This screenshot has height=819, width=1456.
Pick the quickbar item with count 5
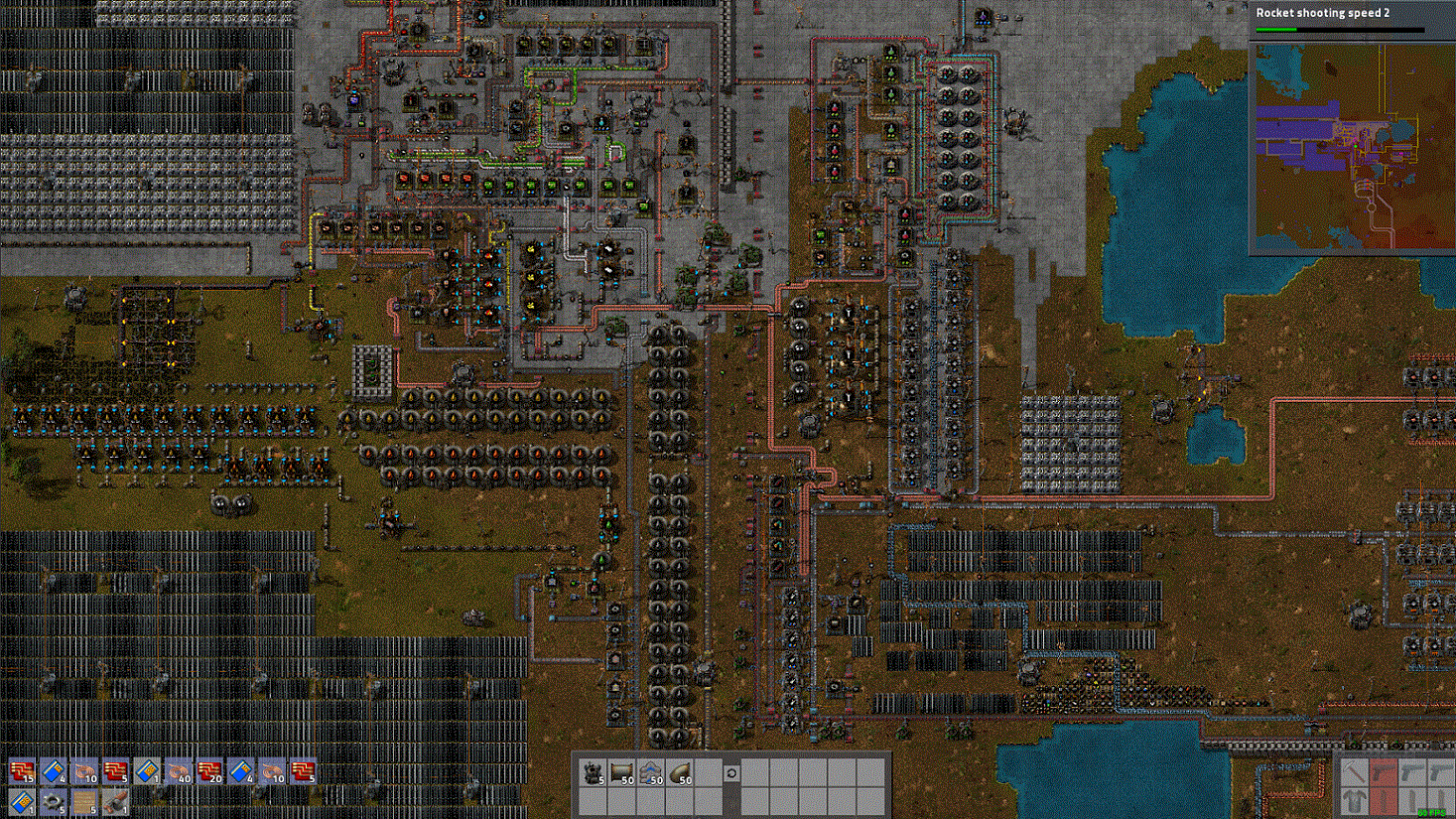593,772
